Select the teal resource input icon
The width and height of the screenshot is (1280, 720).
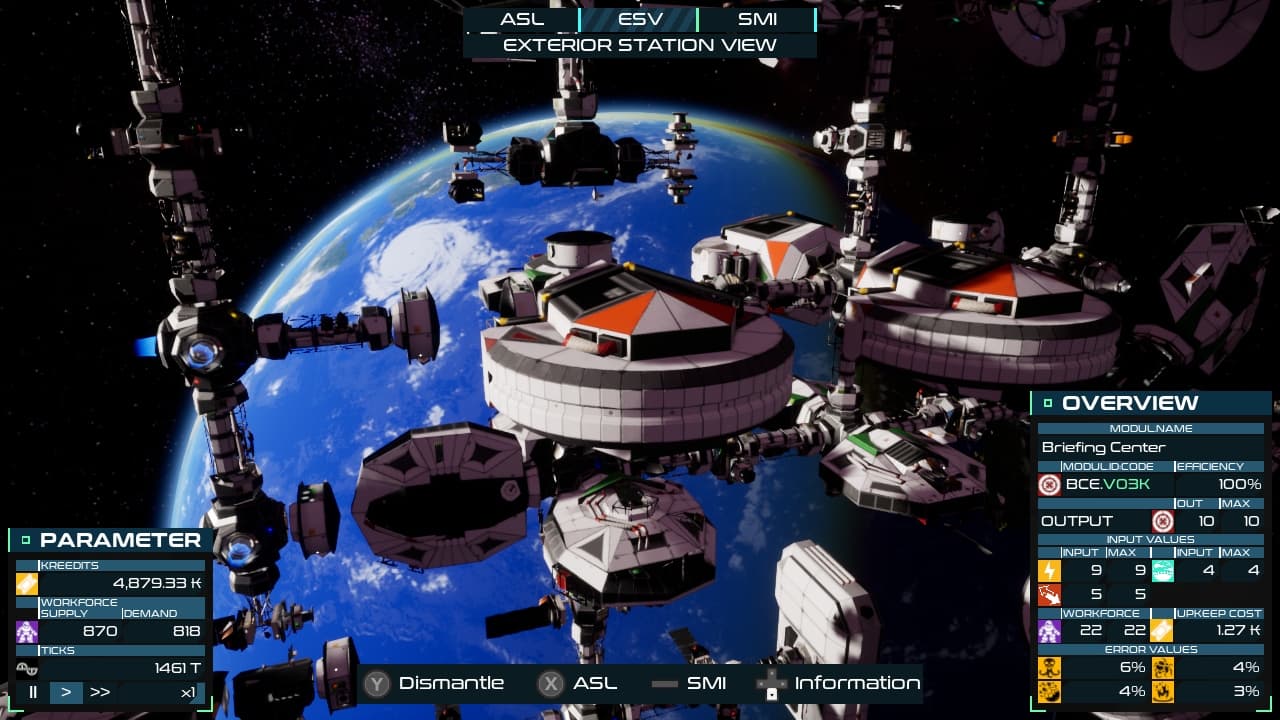[1163, 570]
